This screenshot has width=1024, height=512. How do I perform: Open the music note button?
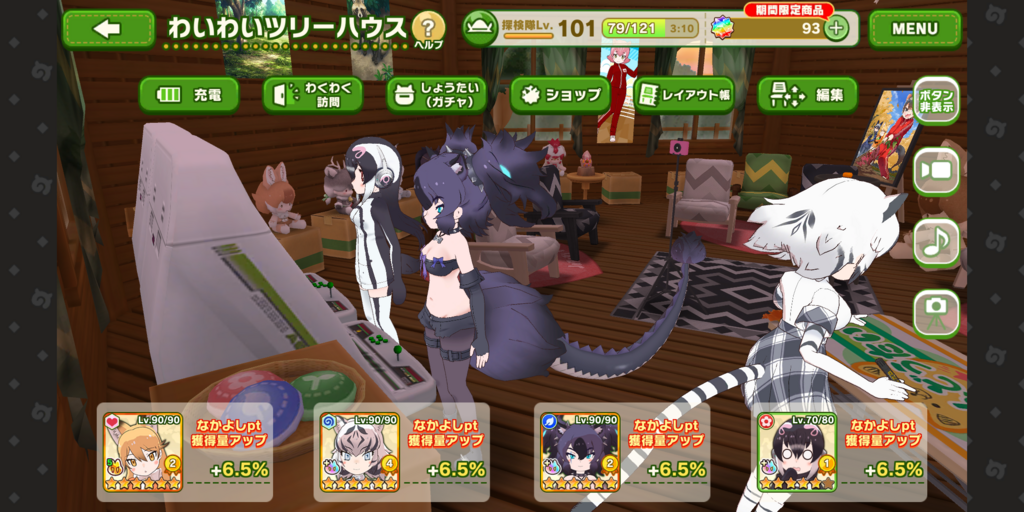(x=936, y=242)
